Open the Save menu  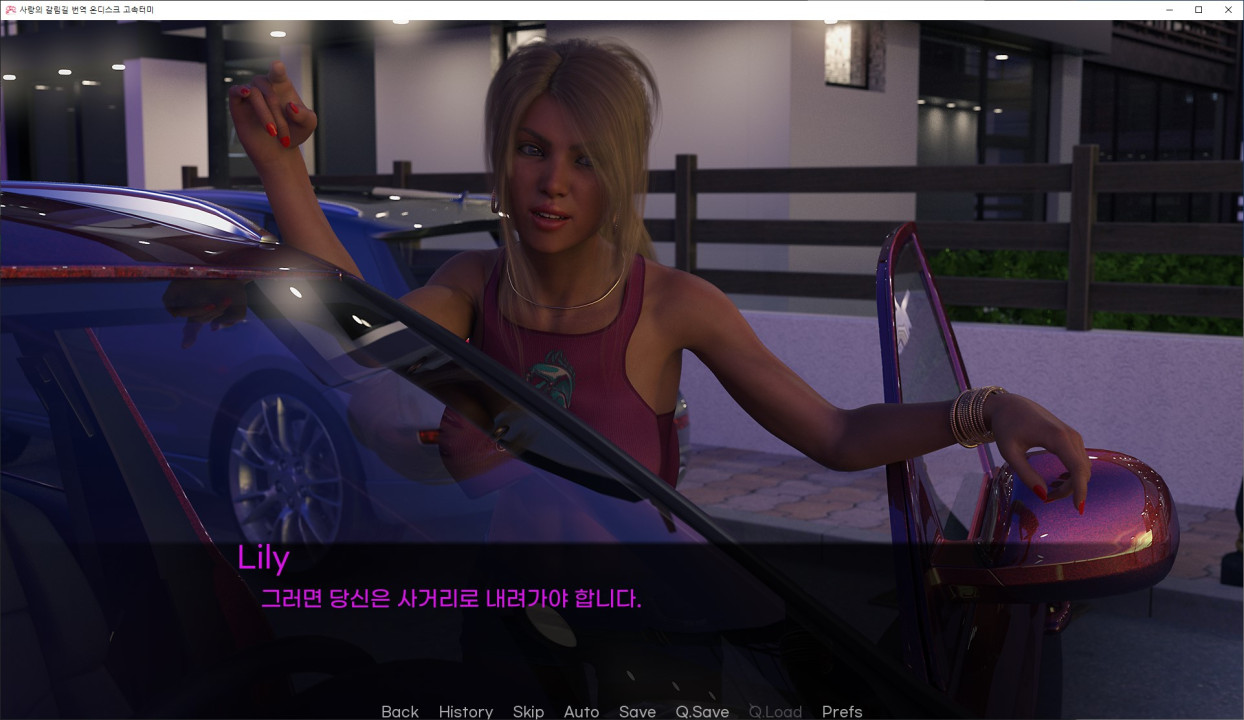[637, 711]
